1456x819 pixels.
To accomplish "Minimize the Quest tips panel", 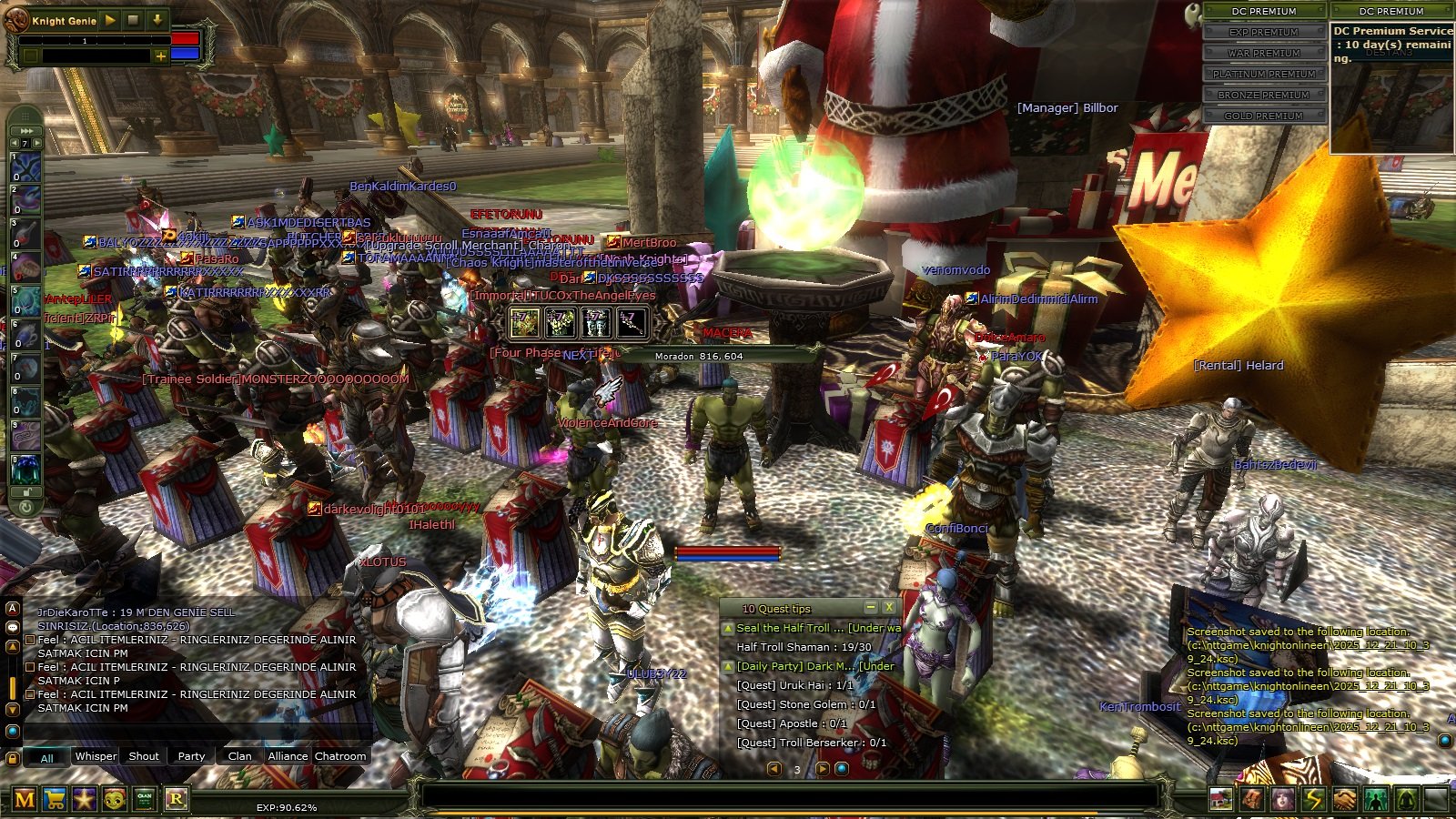I will coord(871,607).
